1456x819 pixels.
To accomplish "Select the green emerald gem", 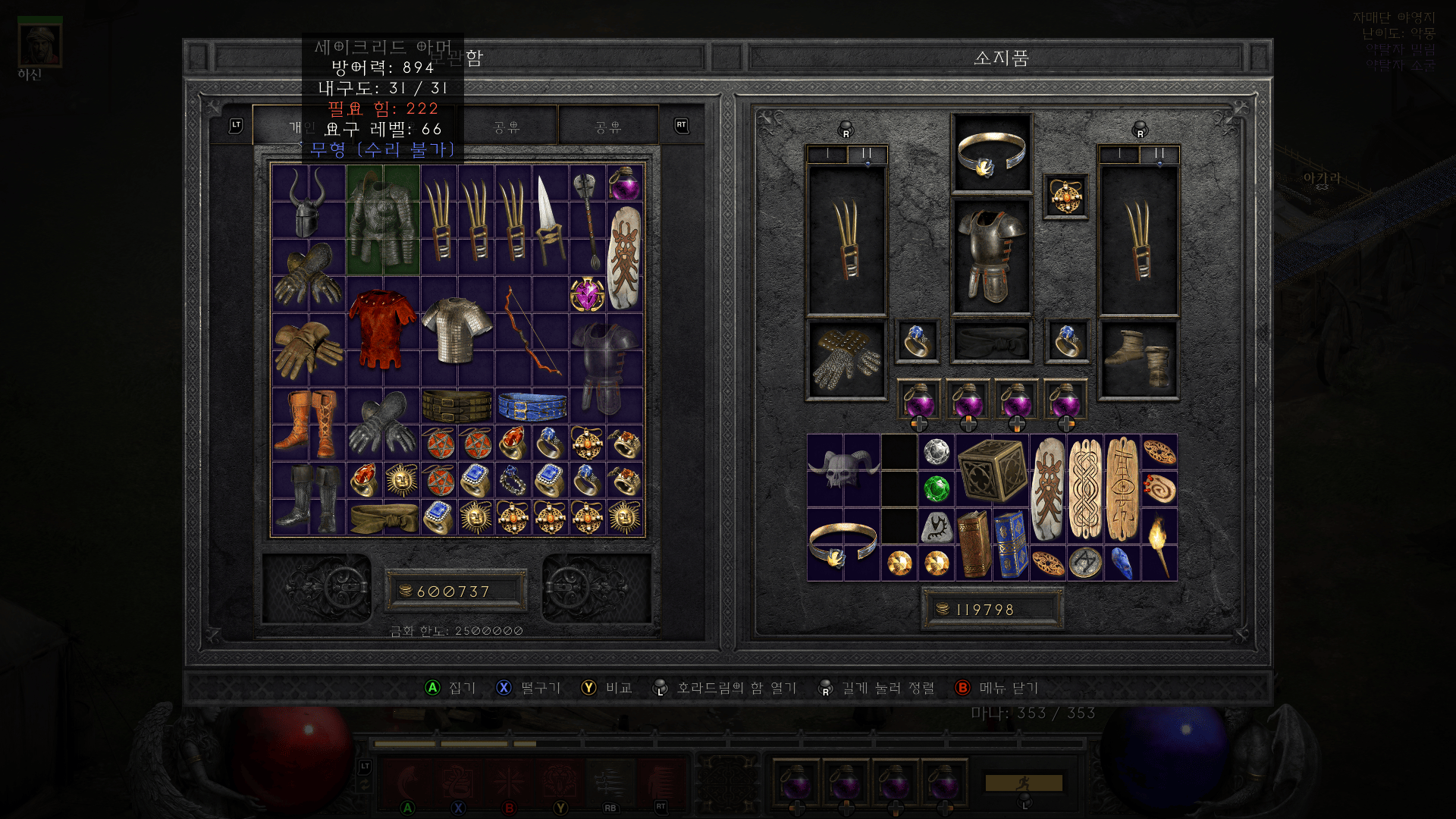I will point(937,488).
